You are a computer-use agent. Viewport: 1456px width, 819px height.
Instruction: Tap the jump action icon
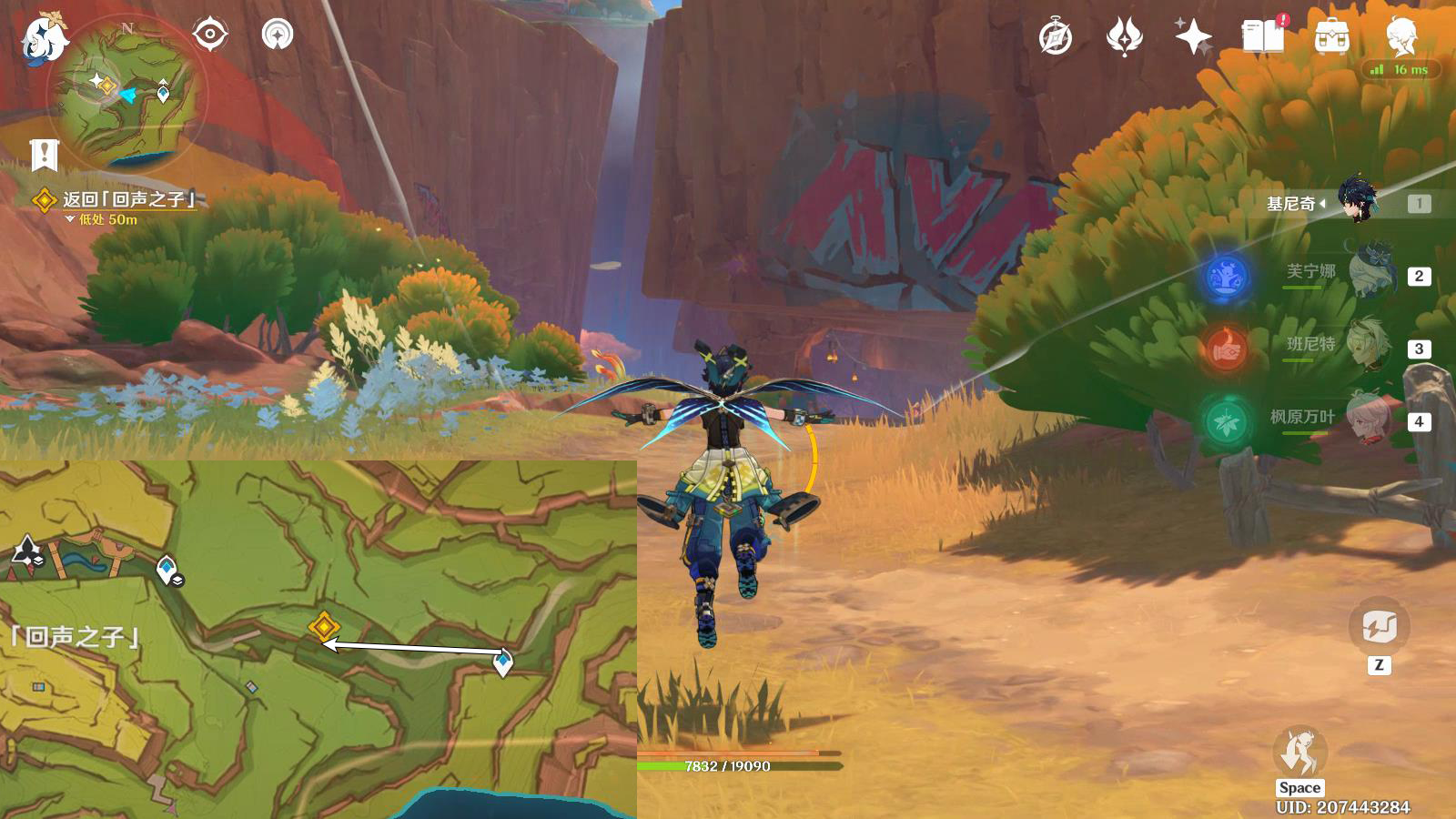point(1299,751)
